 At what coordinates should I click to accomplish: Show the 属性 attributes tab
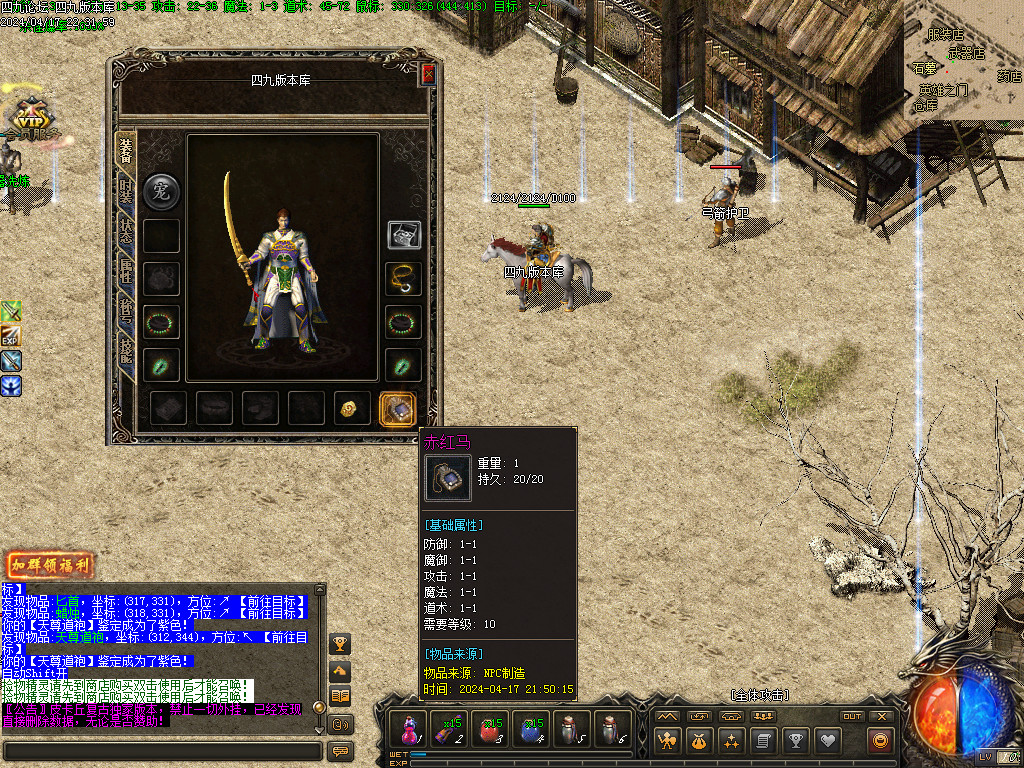tap(126, 270)
